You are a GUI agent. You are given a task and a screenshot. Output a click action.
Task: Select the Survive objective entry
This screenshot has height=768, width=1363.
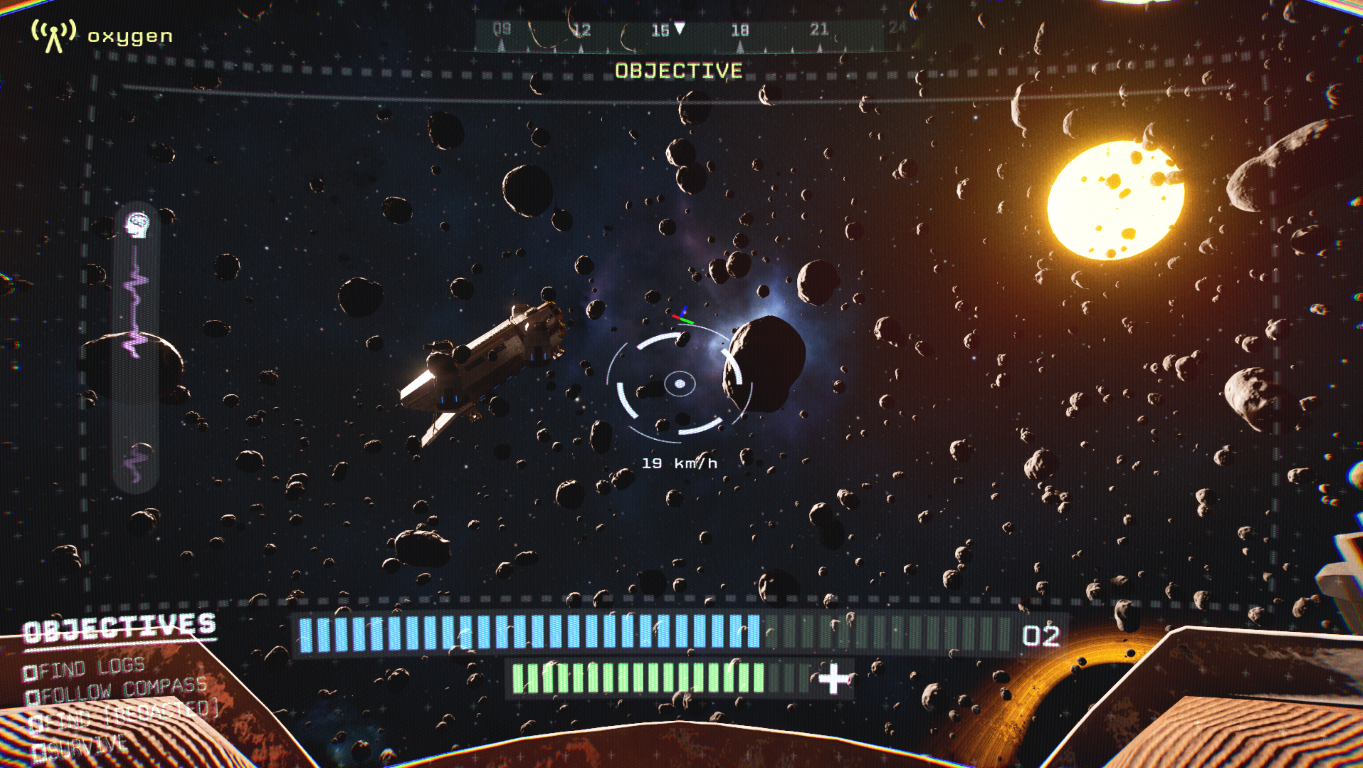(82, 746)
